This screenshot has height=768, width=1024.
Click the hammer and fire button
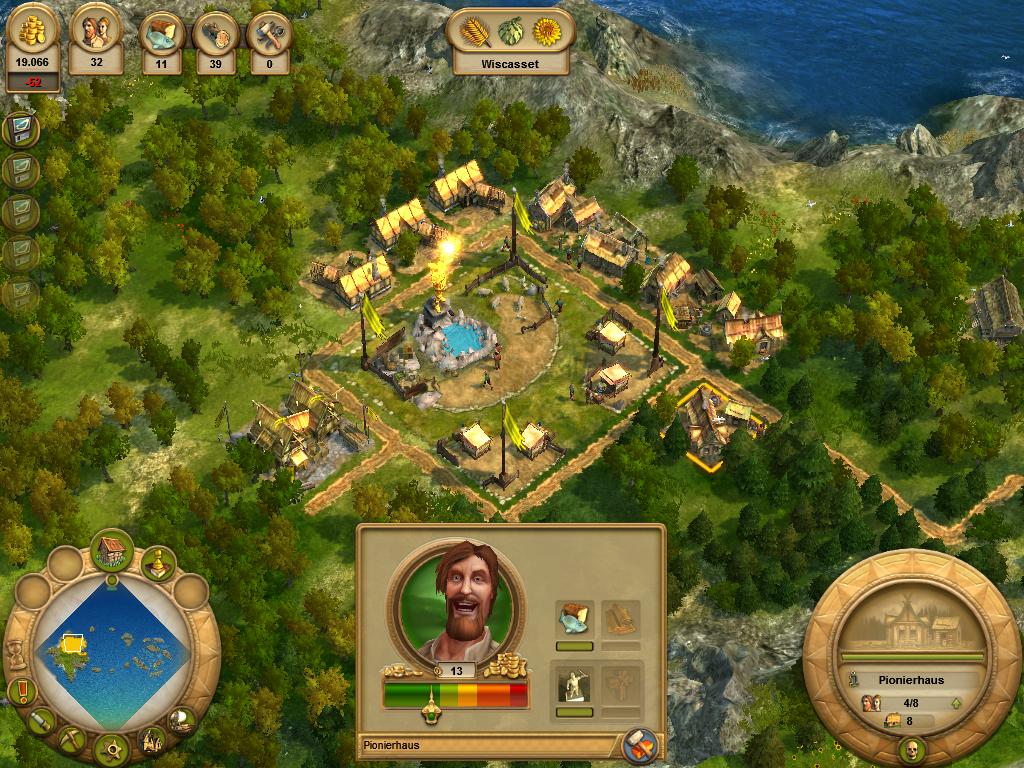637,745
